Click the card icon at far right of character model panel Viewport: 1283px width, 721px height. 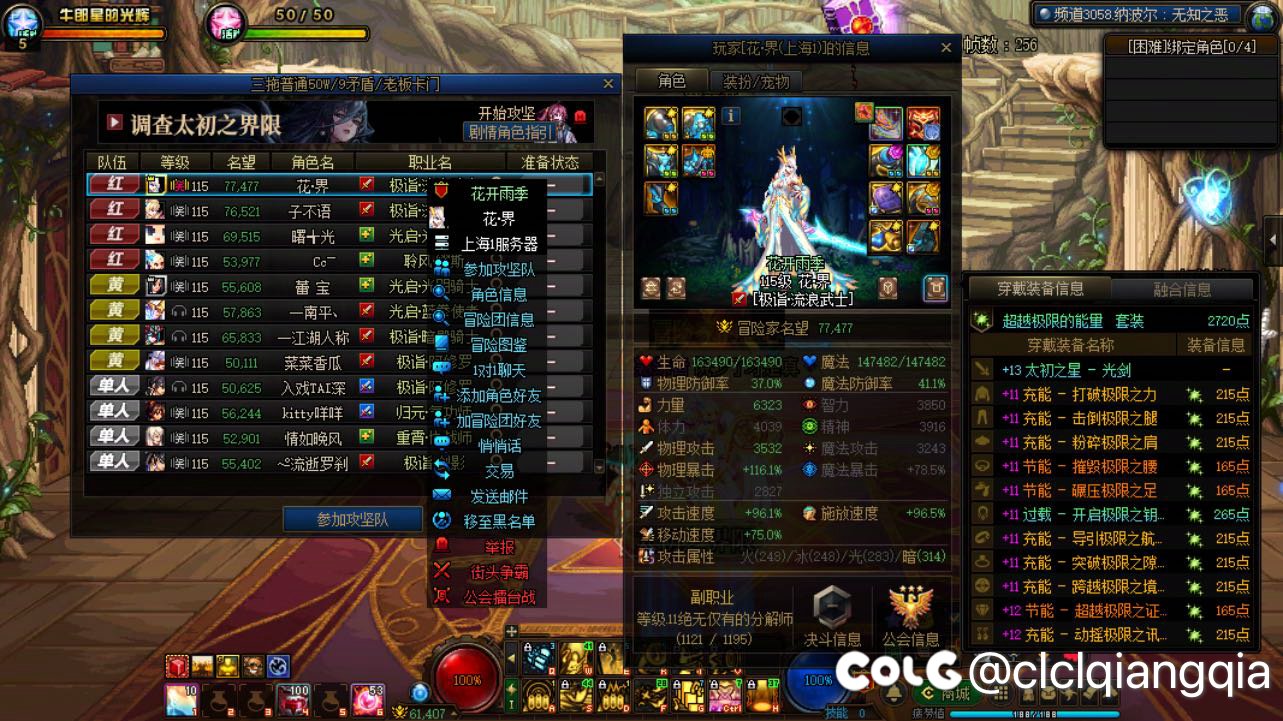point(936,287)
